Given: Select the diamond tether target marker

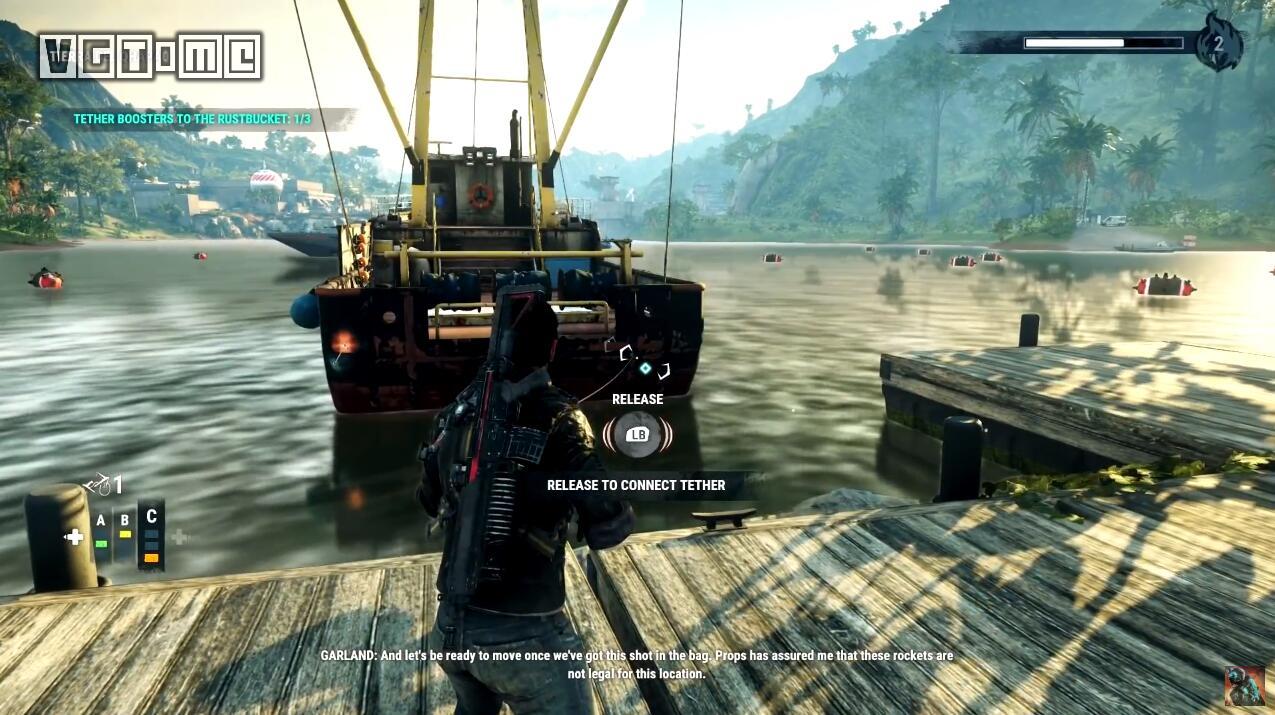Looking at the screenshot, I should coord(646,369).
